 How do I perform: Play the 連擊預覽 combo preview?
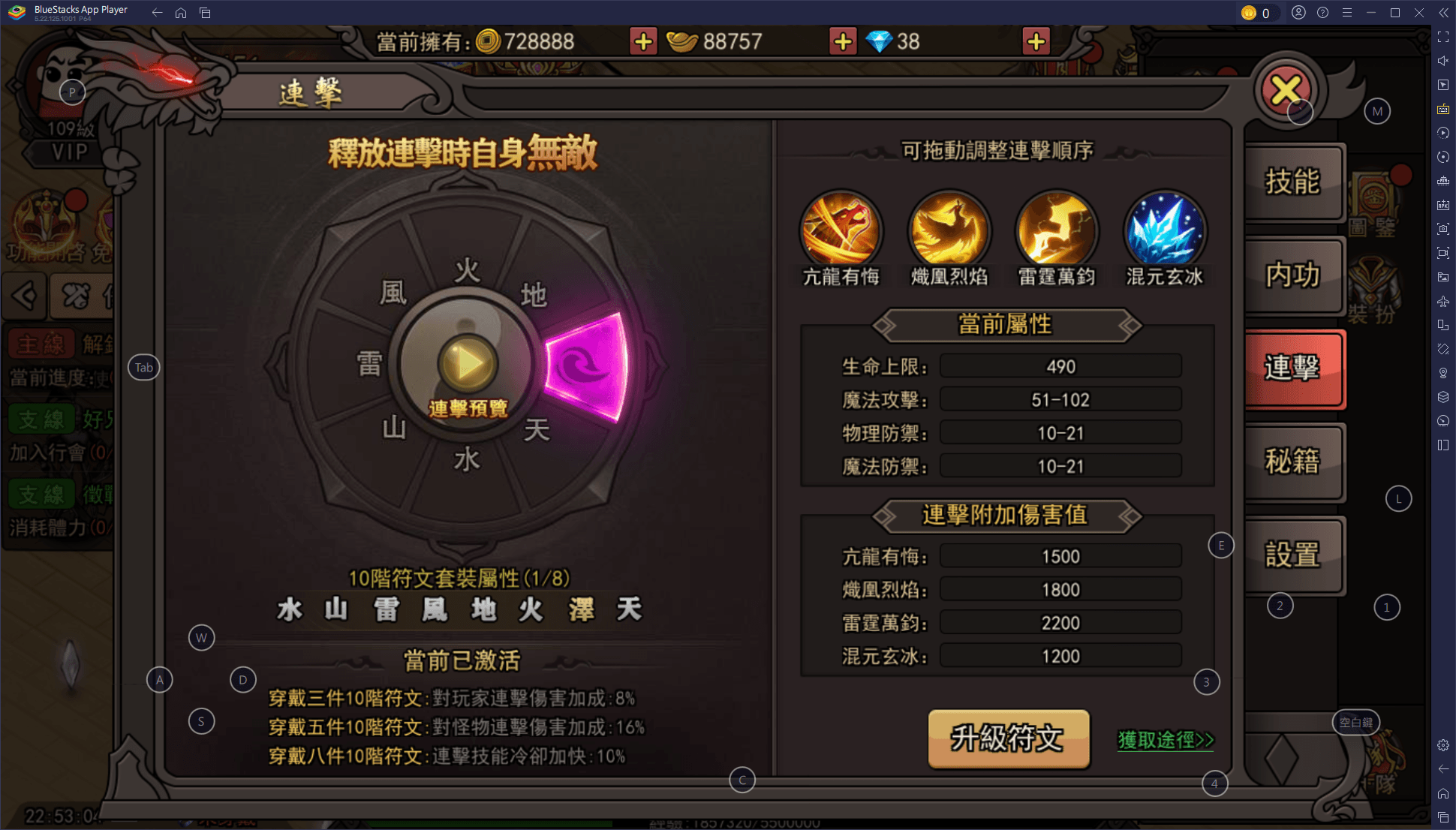[x=468, y=365]
